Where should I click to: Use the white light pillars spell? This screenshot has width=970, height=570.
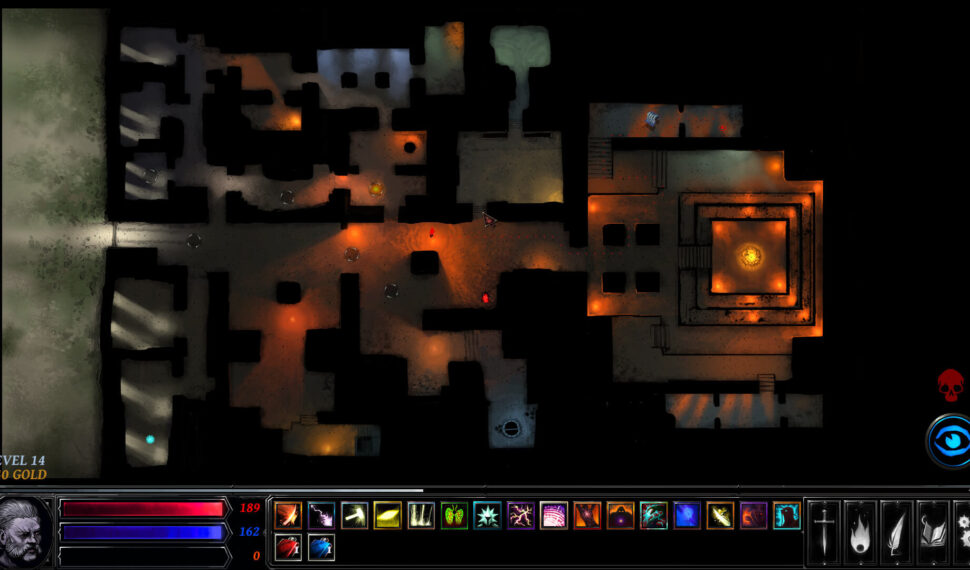[421, 515]
